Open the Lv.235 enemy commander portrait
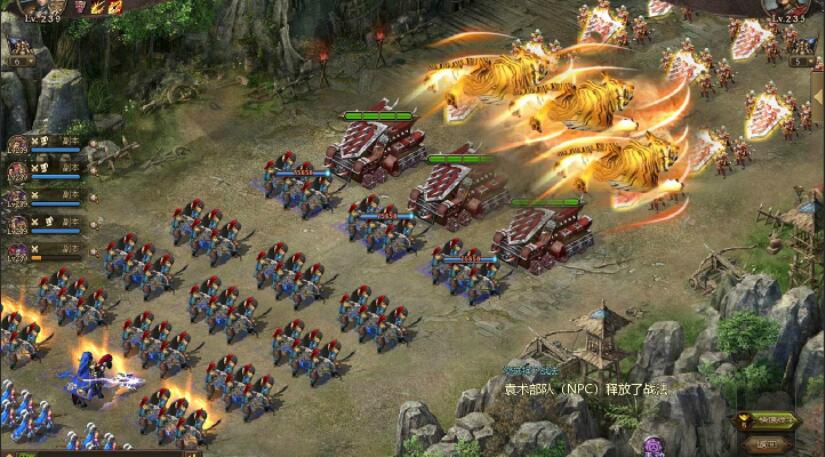825x457 pixels. [786, 8]
